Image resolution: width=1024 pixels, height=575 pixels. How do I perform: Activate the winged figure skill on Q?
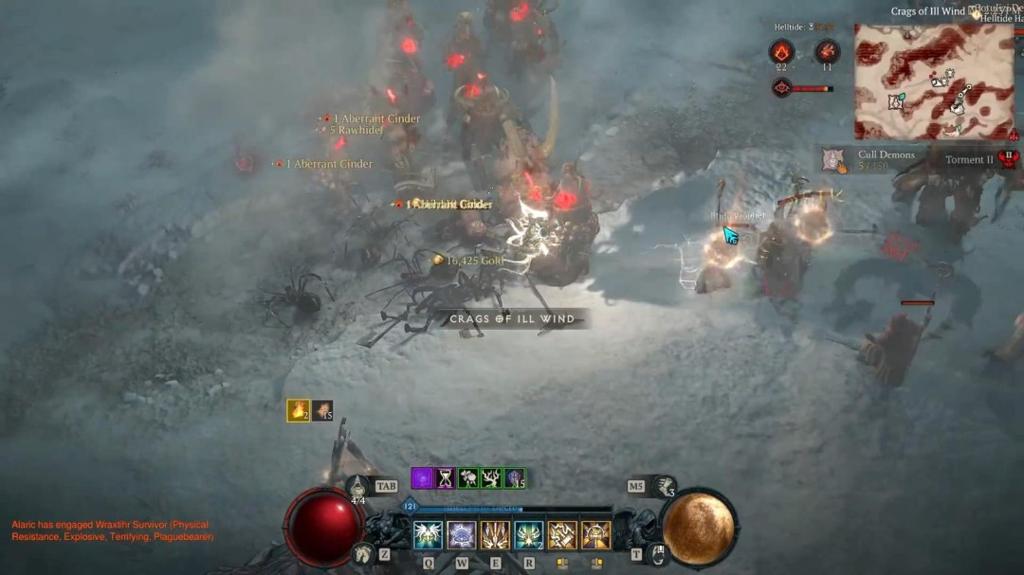[428, 536]
